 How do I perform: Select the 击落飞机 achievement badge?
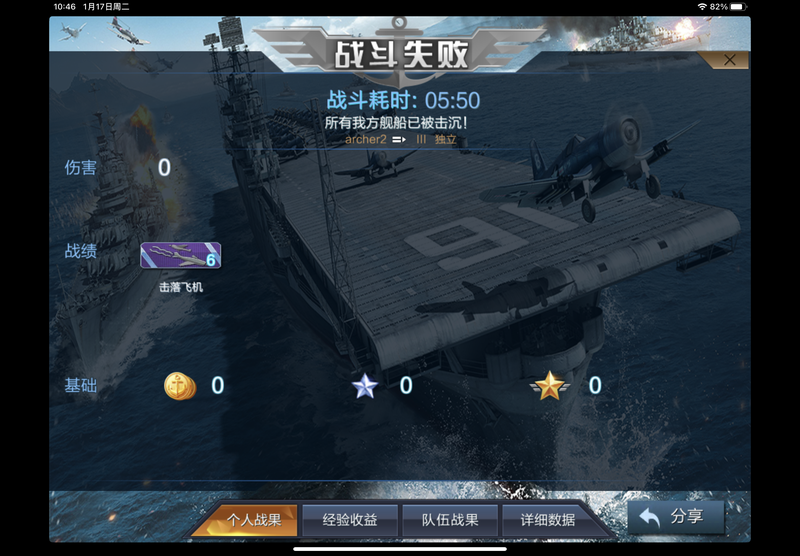(x=181, y=256)
